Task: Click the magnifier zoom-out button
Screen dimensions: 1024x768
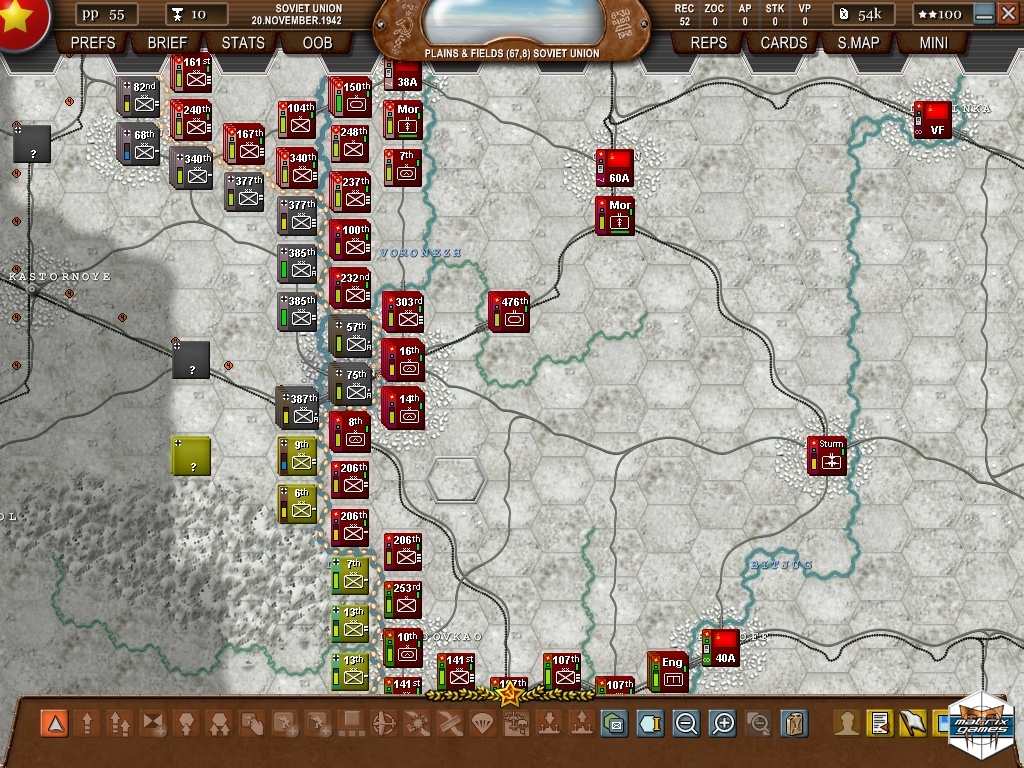Action: [686, 723]
